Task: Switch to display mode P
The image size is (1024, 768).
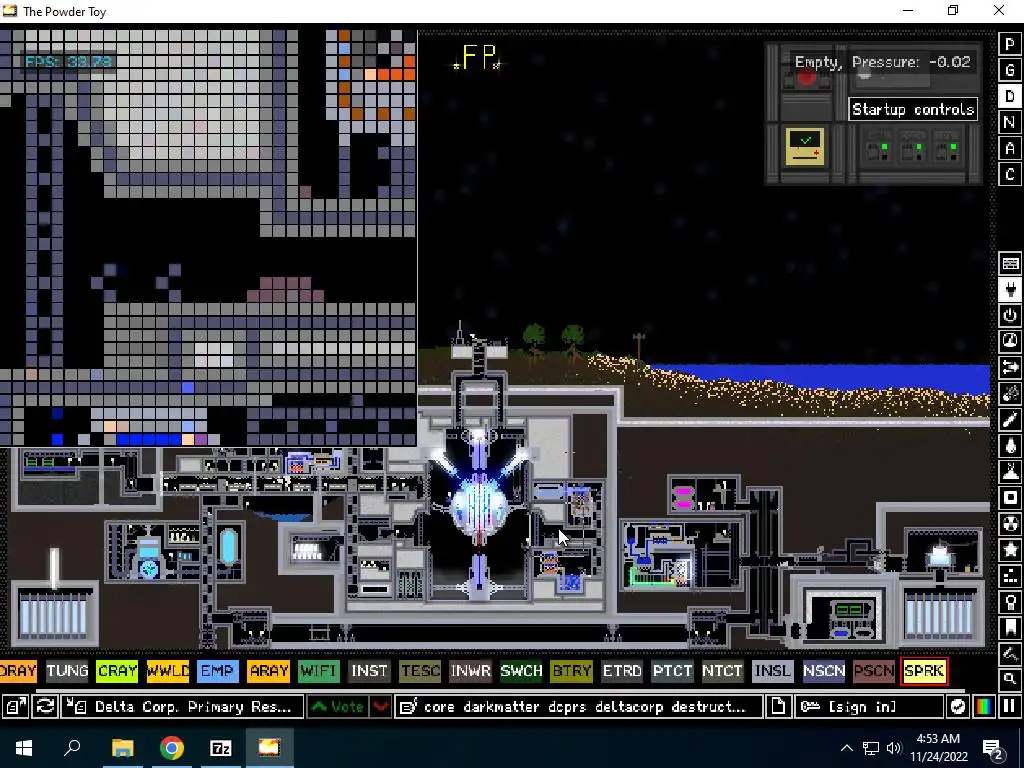Action: 1010,45
